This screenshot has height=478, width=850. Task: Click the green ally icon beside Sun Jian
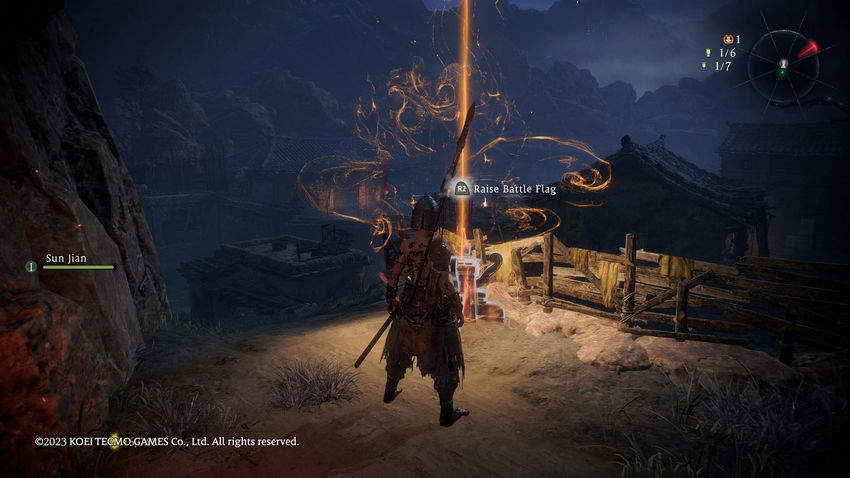32,266
